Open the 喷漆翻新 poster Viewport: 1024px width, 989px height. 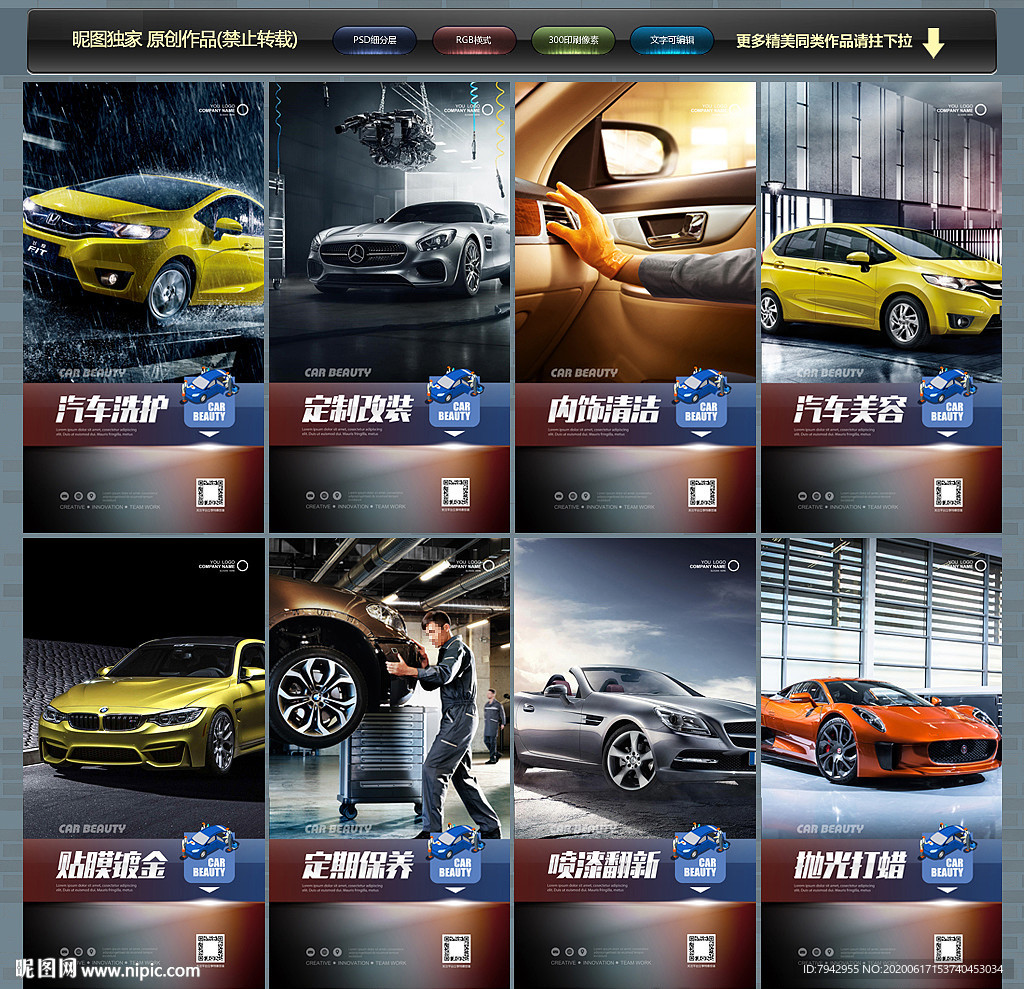[635, 762]
